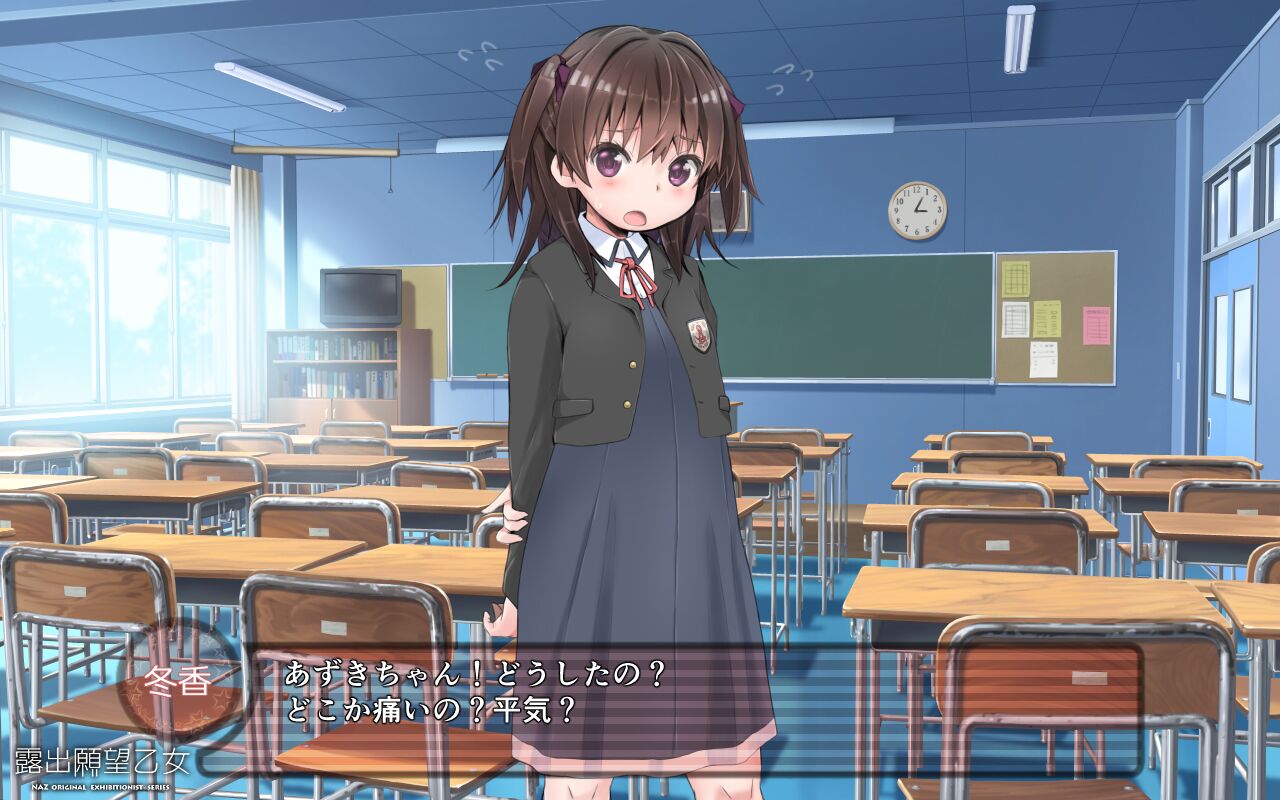Image resolution: width=1280 pixels, height=800 pixels.
Task: Click the 露出願望乙女 title logo
Action: [x=100, y=760]
